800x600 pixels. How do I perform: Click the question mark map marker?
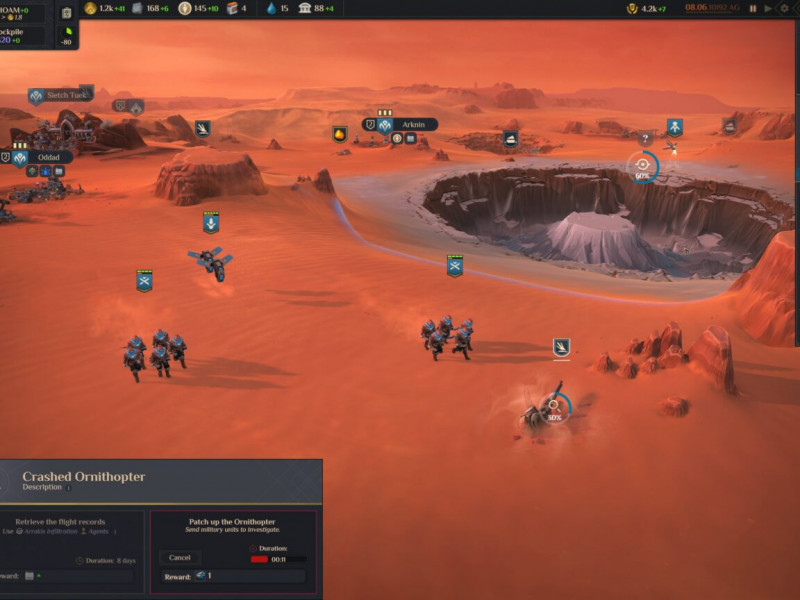[645, 138]
